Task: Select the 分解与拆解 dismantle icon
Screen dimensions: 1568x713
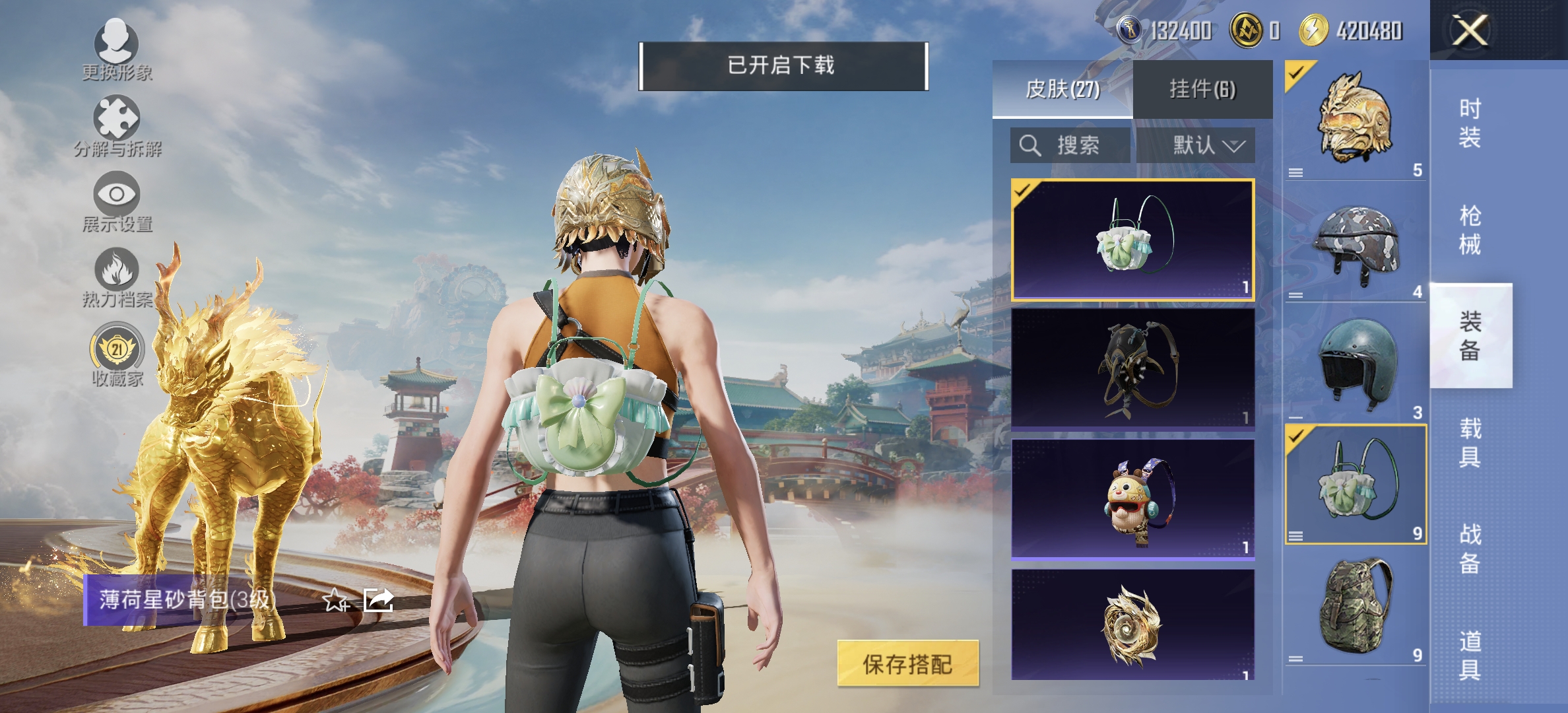Action: [117, 125]
